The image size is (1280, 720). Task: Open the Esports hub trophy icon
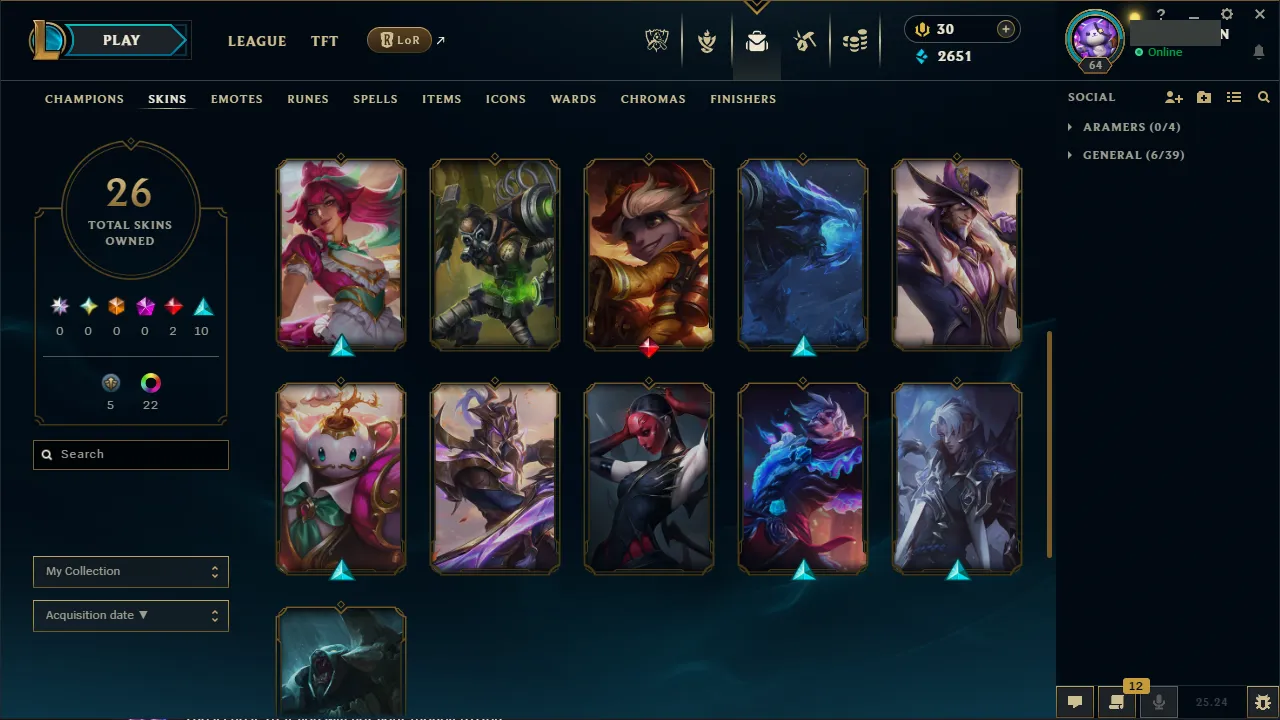pyautogui.click(x=657, y=41)
